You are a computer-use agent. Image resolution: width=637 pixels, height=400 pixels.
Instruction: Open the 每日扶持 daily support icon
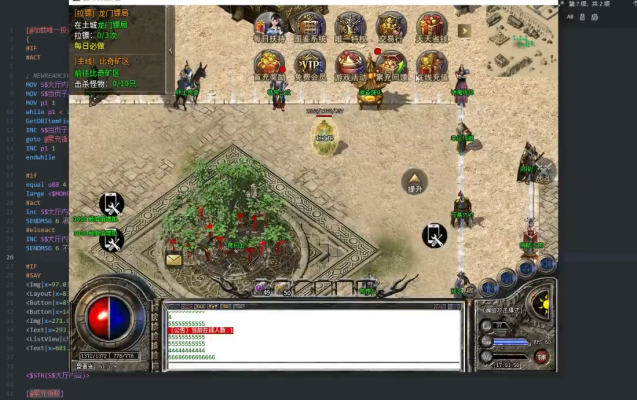click(x=269, y=28)
